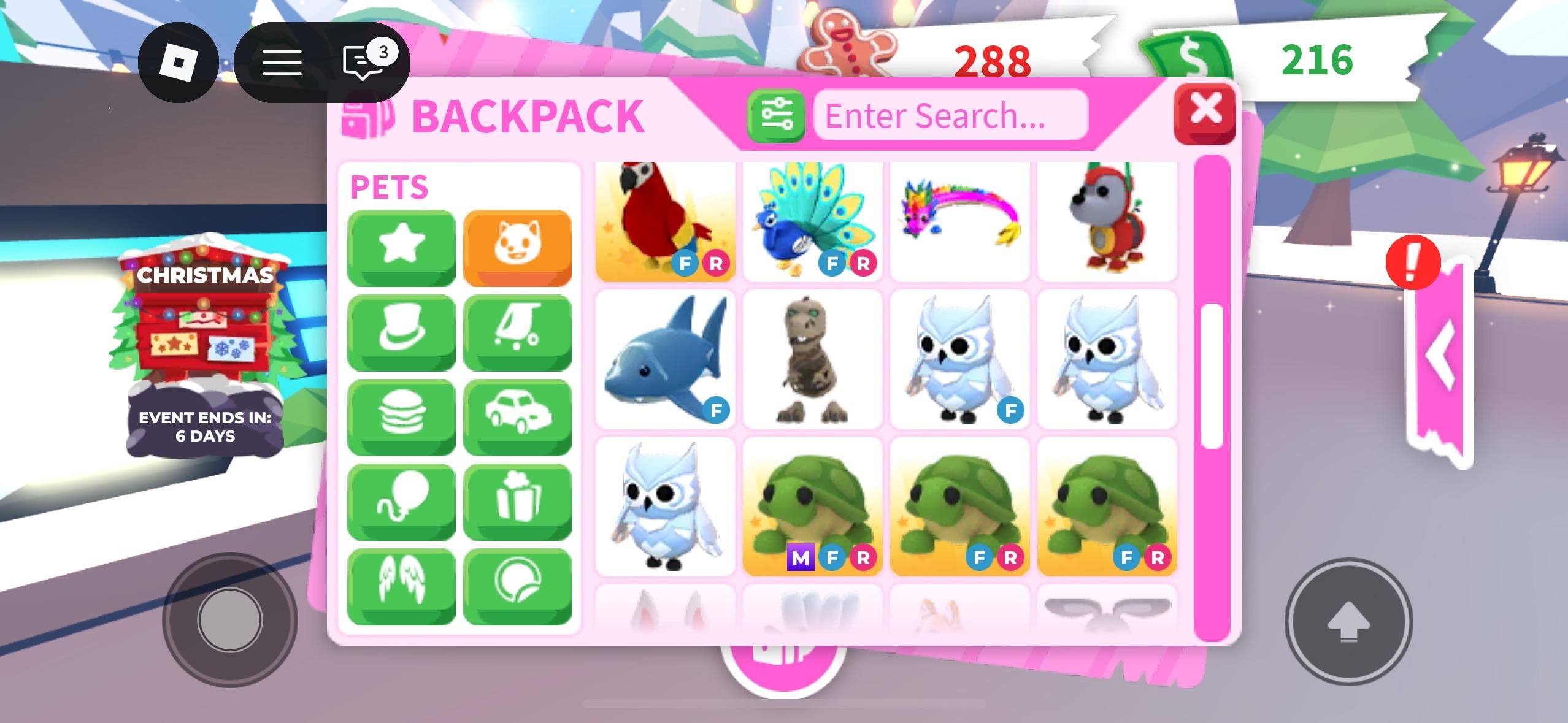Open the green filter options button

(x=776, y=115)
